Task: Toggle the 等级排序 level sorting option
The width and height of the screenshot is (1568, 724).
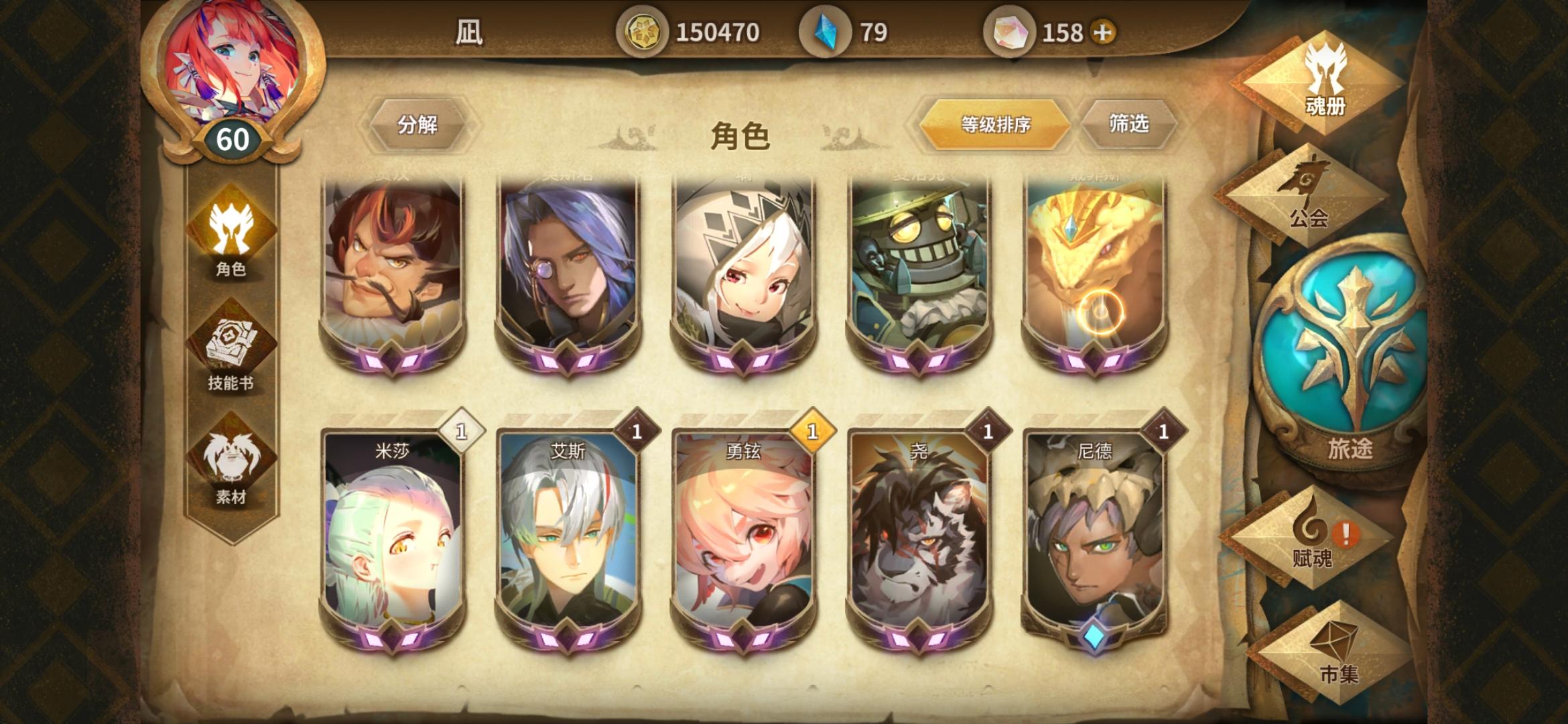Action: point(996,124)
